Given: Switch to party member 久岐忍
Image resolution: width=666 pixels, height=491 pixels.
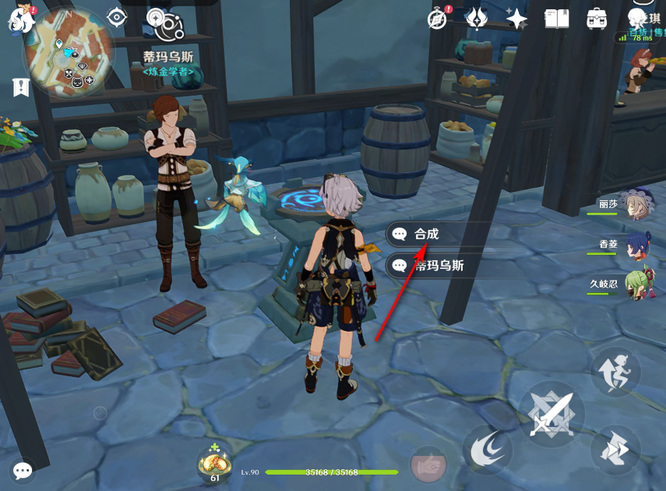Looking at the screenshot, I should (634, 284).
